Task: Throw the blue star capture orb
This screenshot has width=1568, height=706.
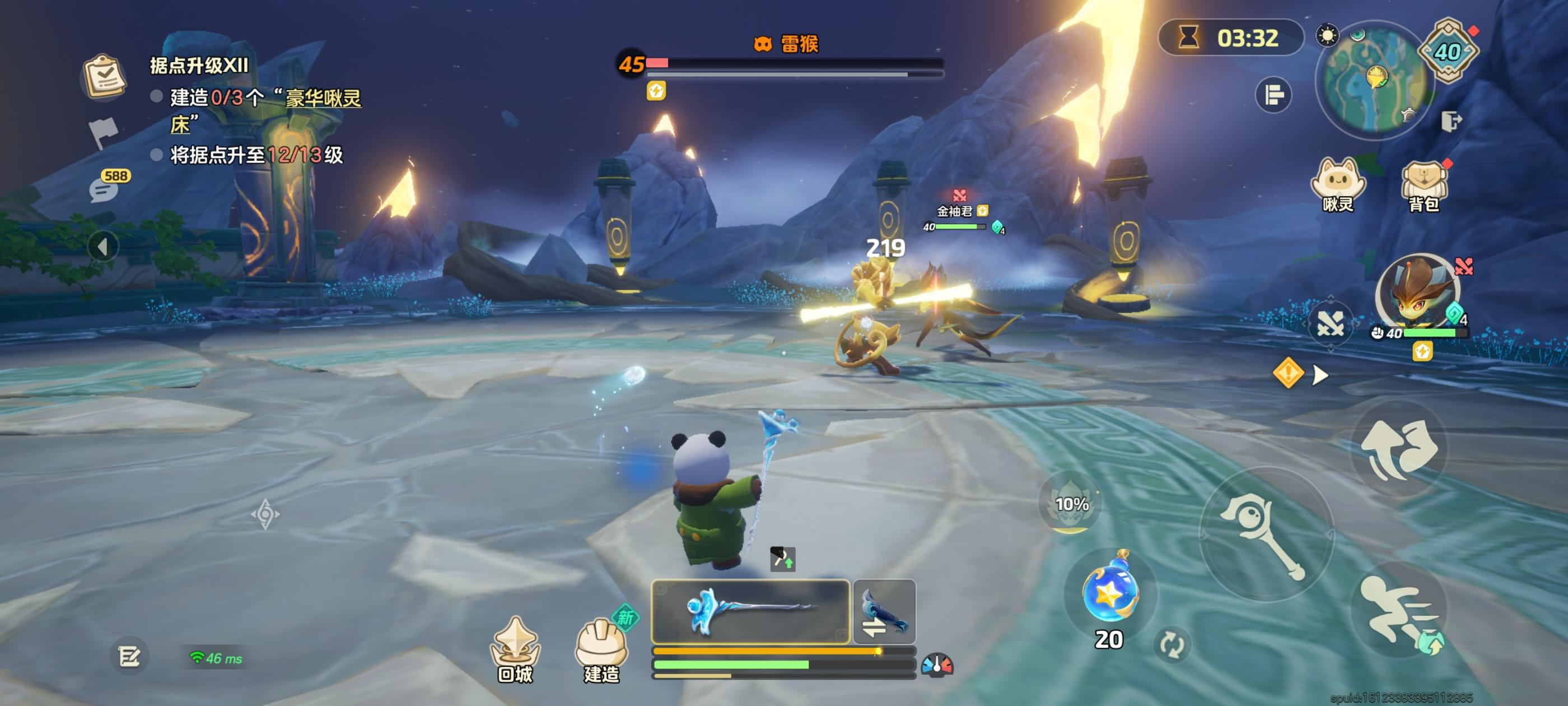Action: coord(1109,593)
